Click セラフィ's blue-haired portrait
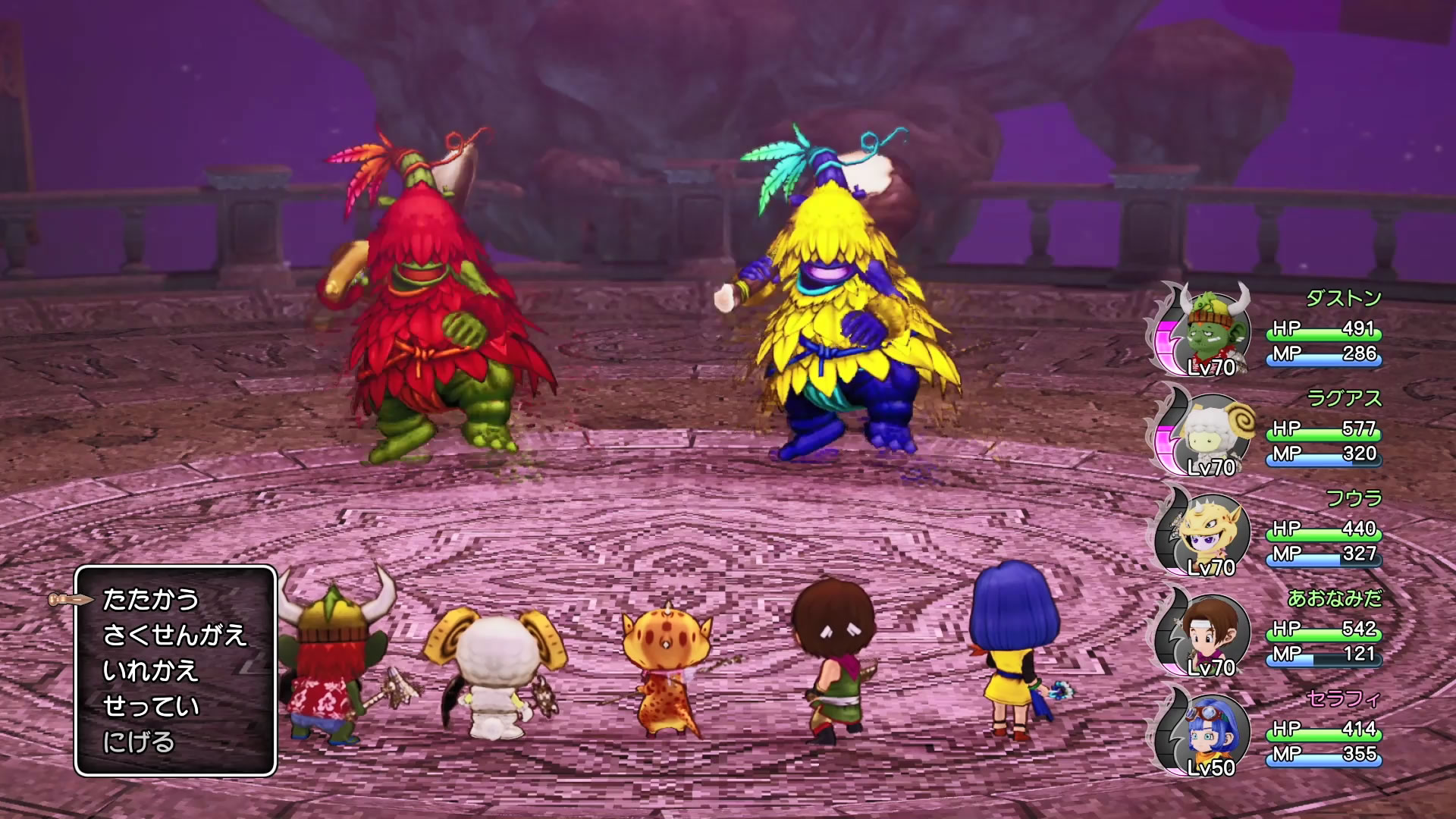1456x819 pixels. click(x=1210, y=731)
